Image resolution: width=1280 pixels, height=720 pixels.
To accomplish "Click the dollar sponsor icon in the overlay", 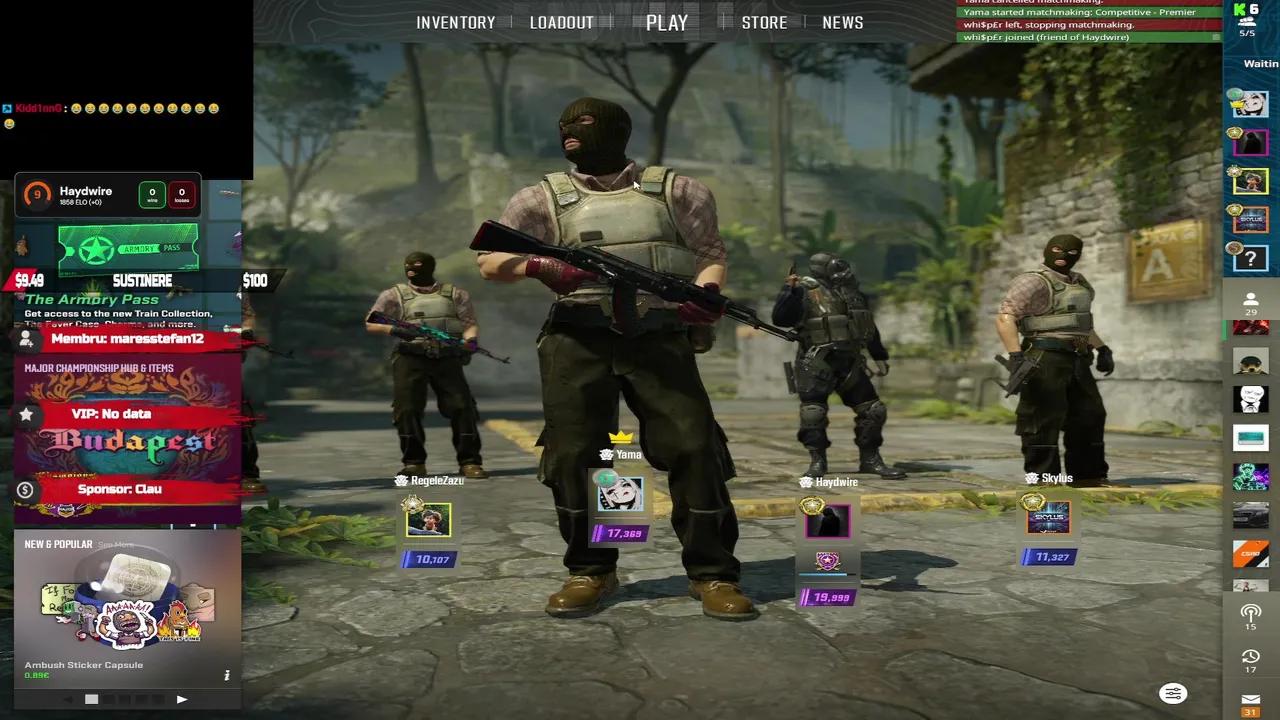I will [x=26, y=489].
